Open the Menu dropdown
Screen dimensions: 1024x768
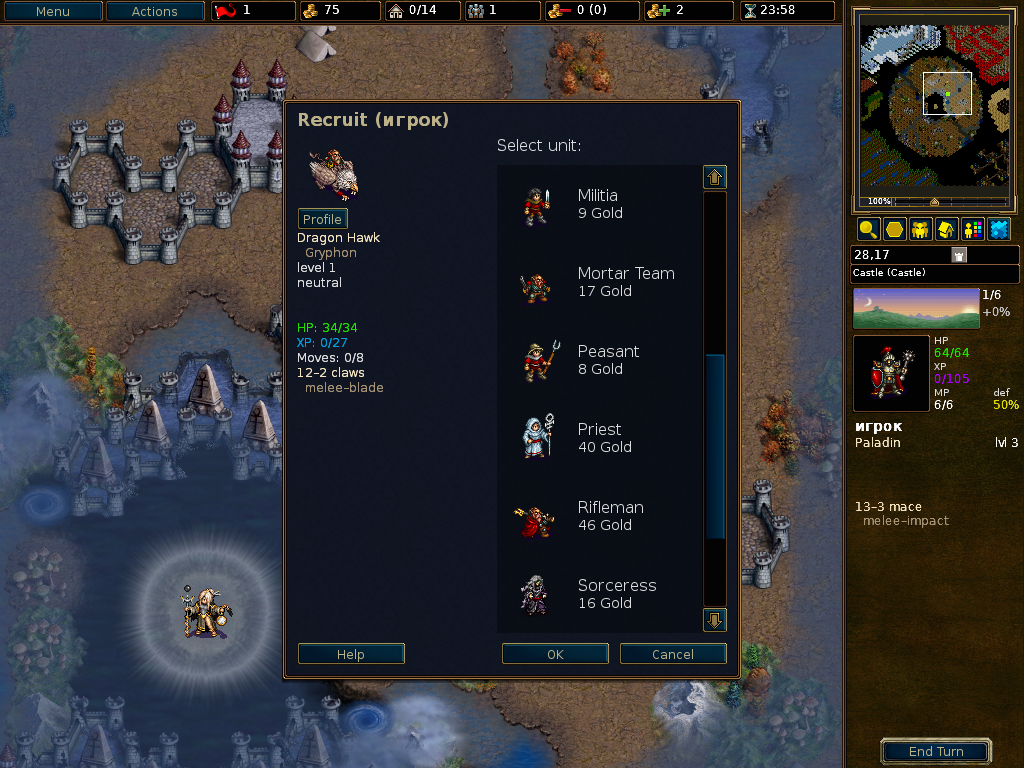coord(53,12)
